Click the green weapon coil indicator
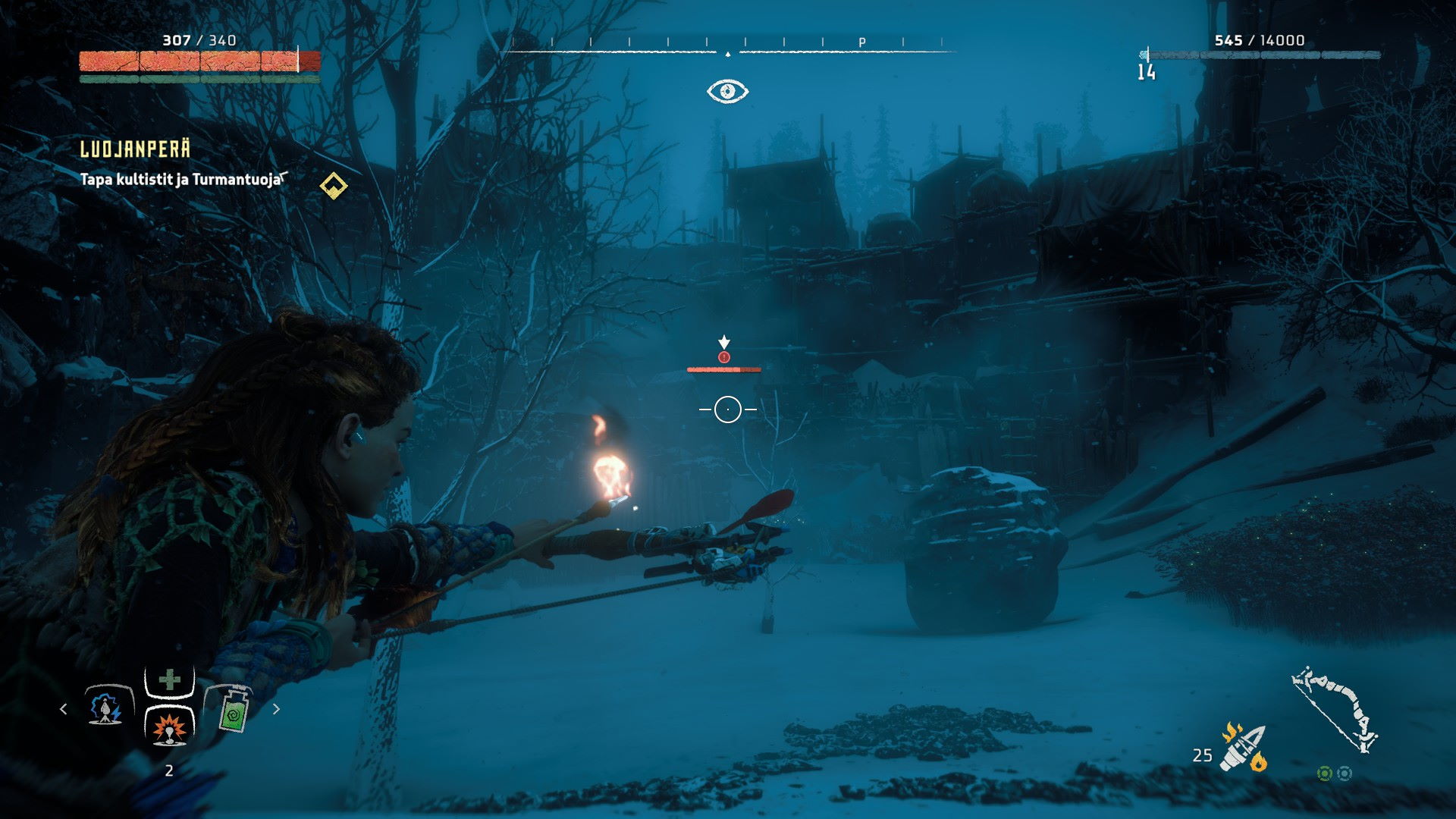Screen dimensions: 1456x819 point(1324,773)
